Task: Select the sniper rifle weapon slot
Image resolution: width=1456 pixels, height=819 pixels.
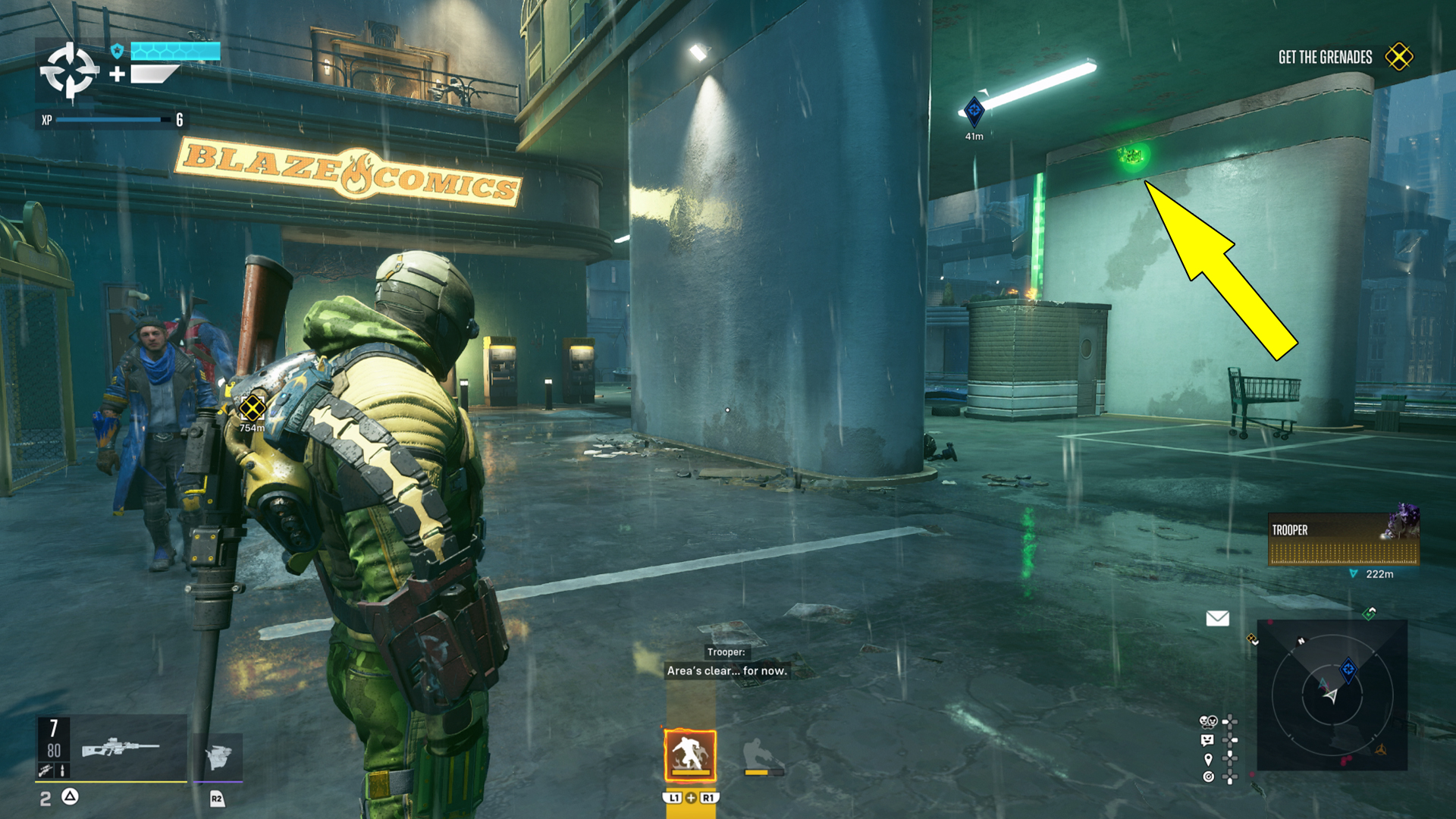Action: [120, 747]
